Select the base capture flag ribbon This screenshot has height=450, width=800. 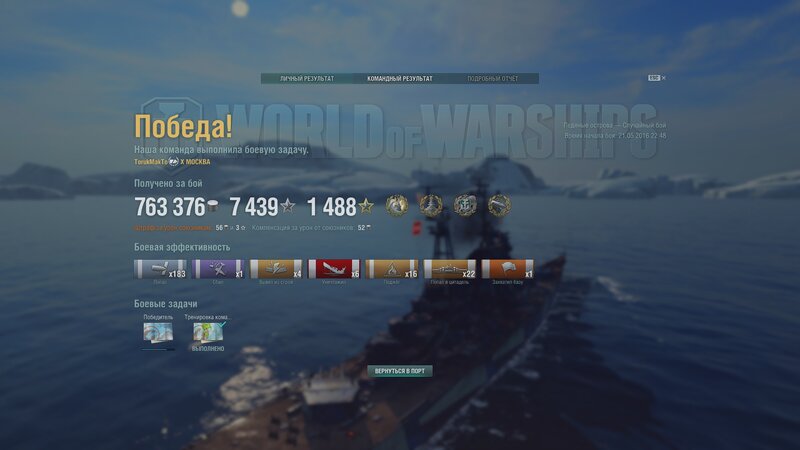(x=508, y=270)
